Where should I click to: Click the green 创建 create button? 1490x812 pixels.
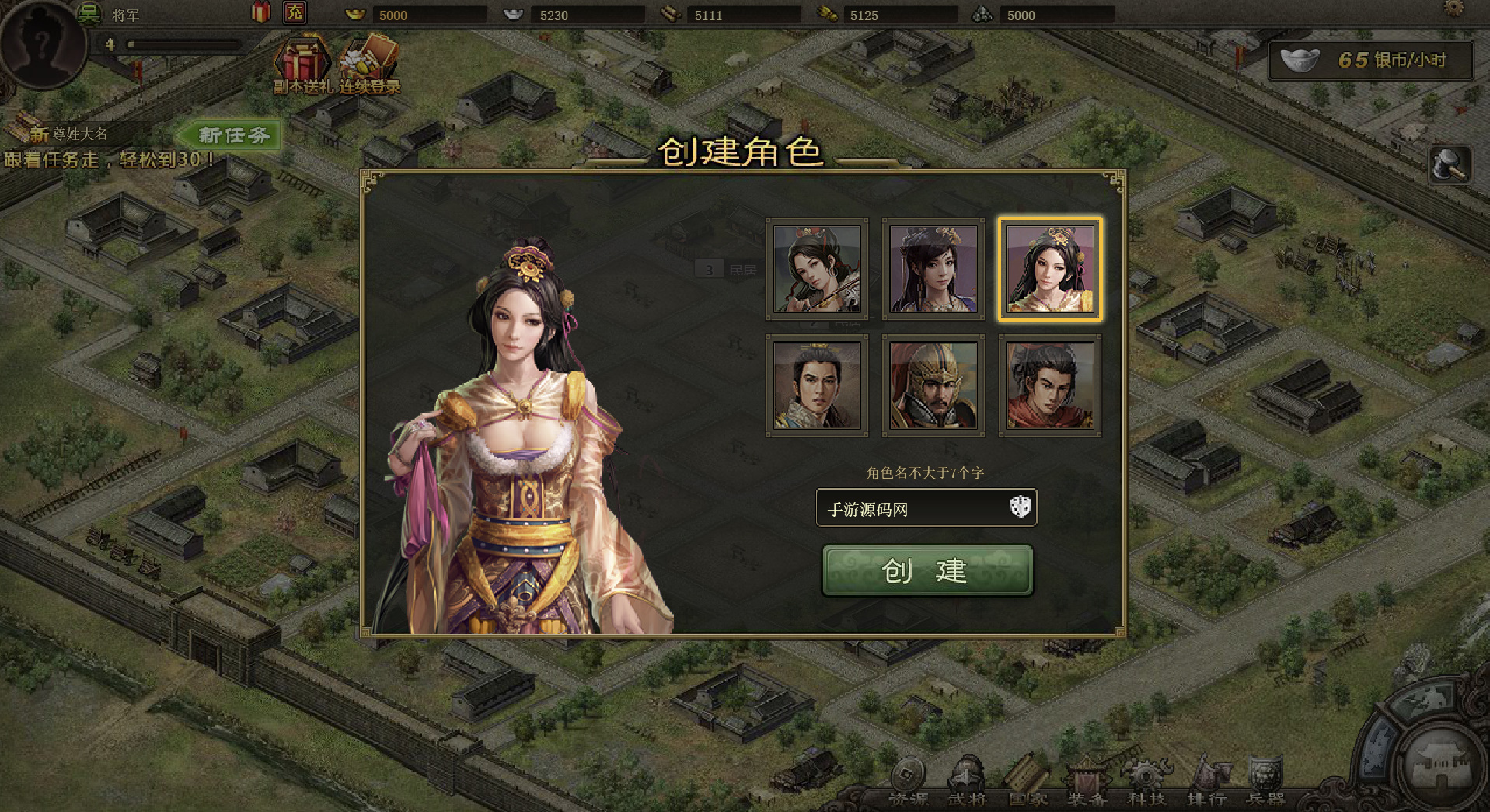927,570
